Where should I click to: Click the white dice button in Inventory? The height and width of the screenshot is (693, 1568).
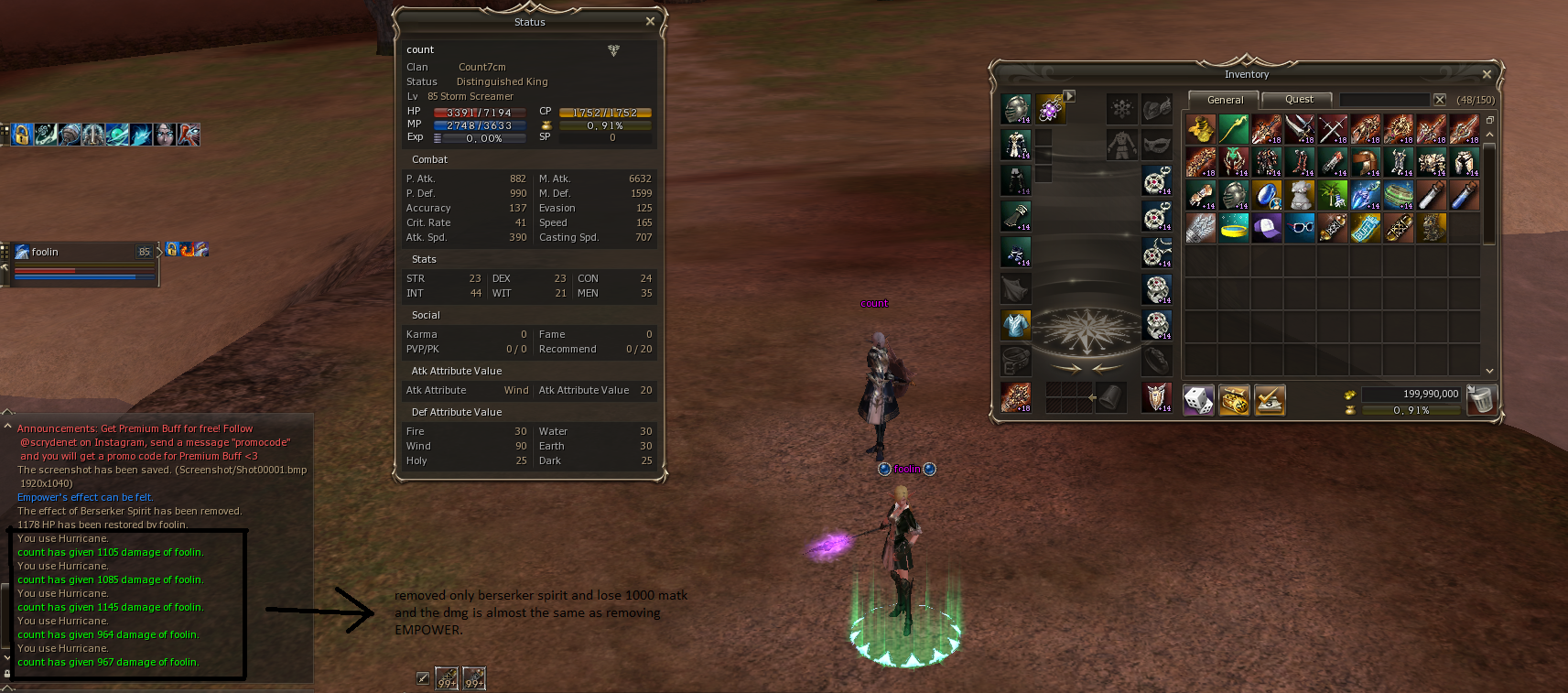(1198, 400)
